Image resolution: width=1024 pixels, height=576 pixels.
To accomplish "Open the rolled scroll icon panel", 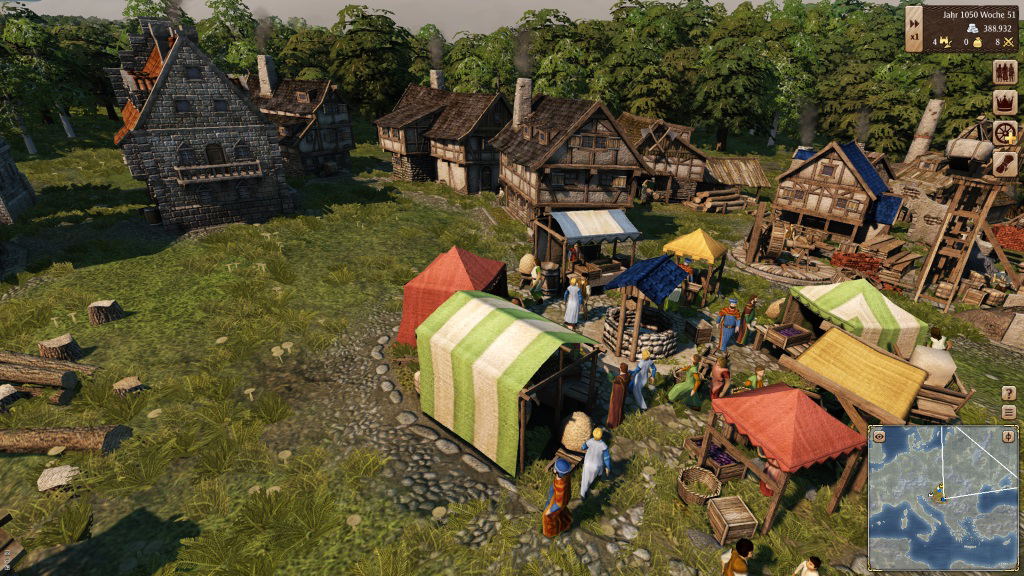I will 1005,163.
